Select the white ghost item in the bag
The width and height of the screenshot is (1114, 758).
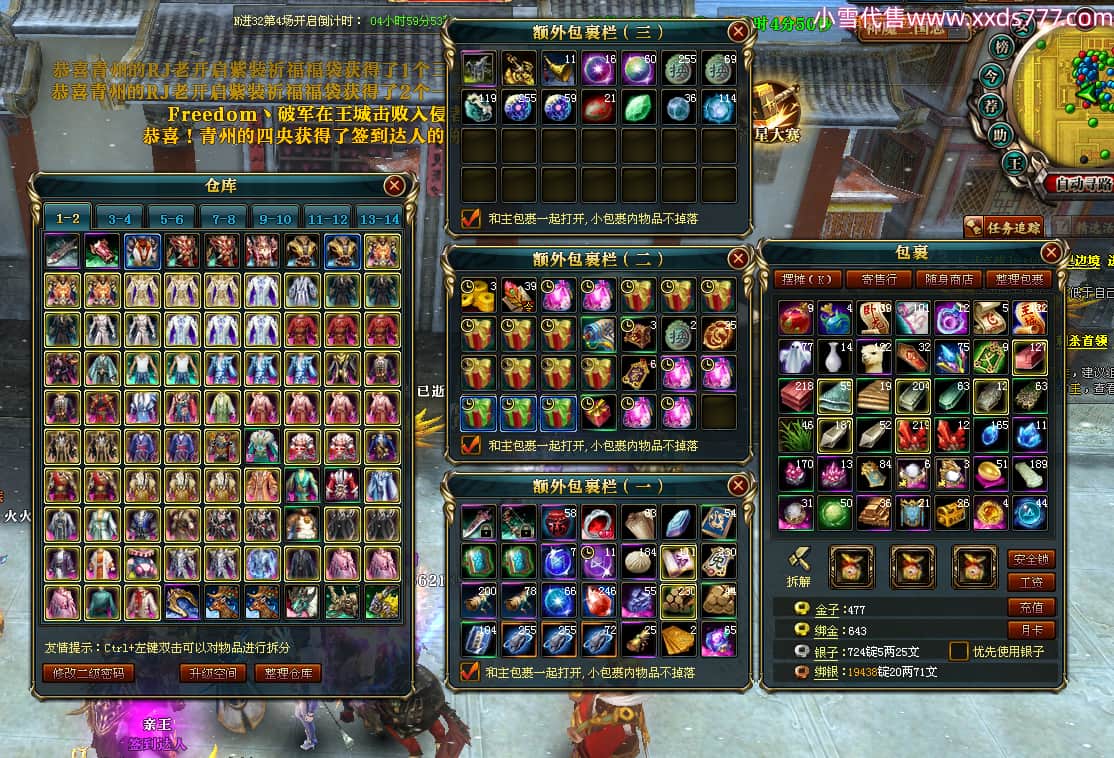tap(796, 356)
